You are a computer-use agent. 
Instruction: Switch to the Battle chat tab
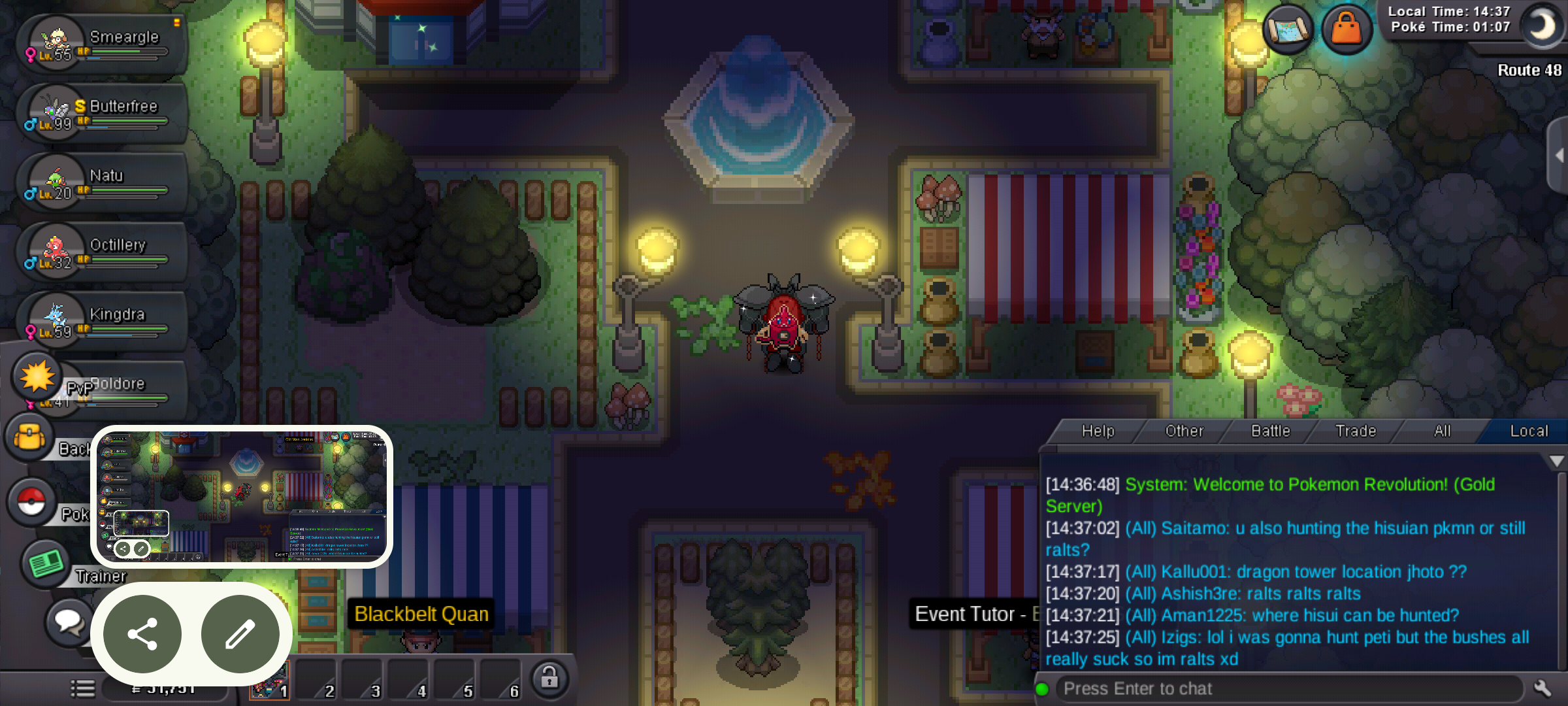[1270, 431]
